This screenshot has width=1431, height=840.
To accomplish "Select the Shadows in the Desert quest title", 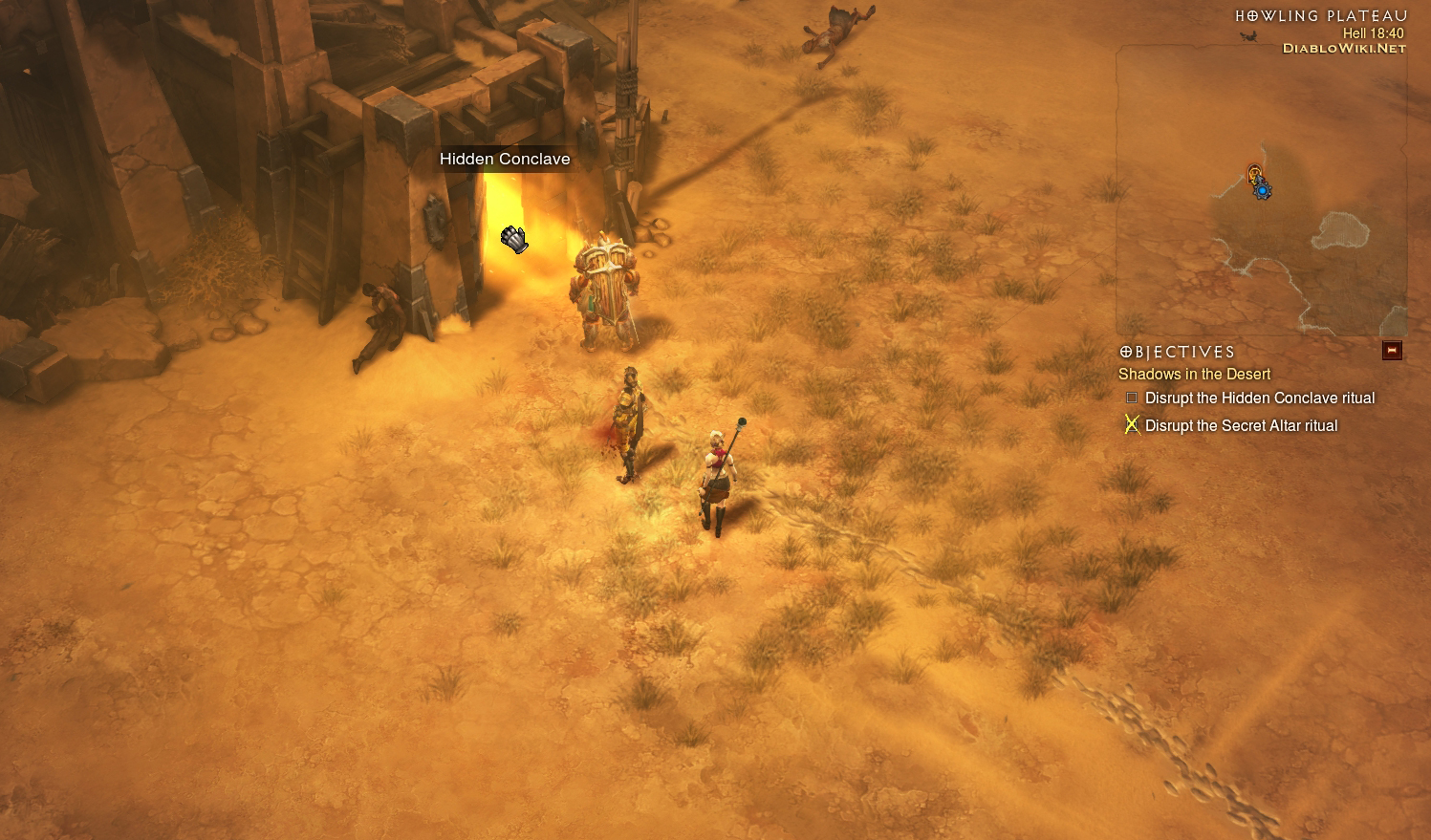I will [1194, 375].
